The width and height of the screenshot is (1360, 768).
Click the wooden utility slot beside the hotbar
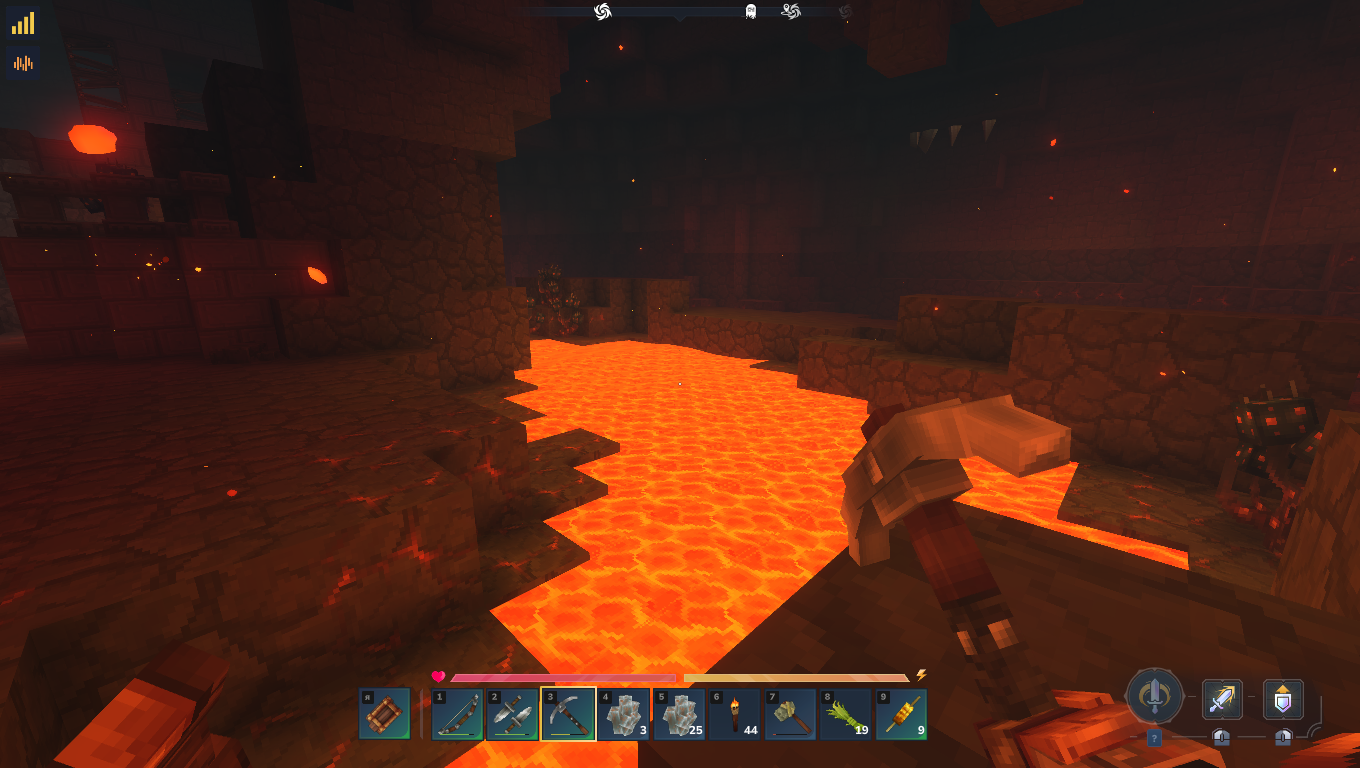384,714
